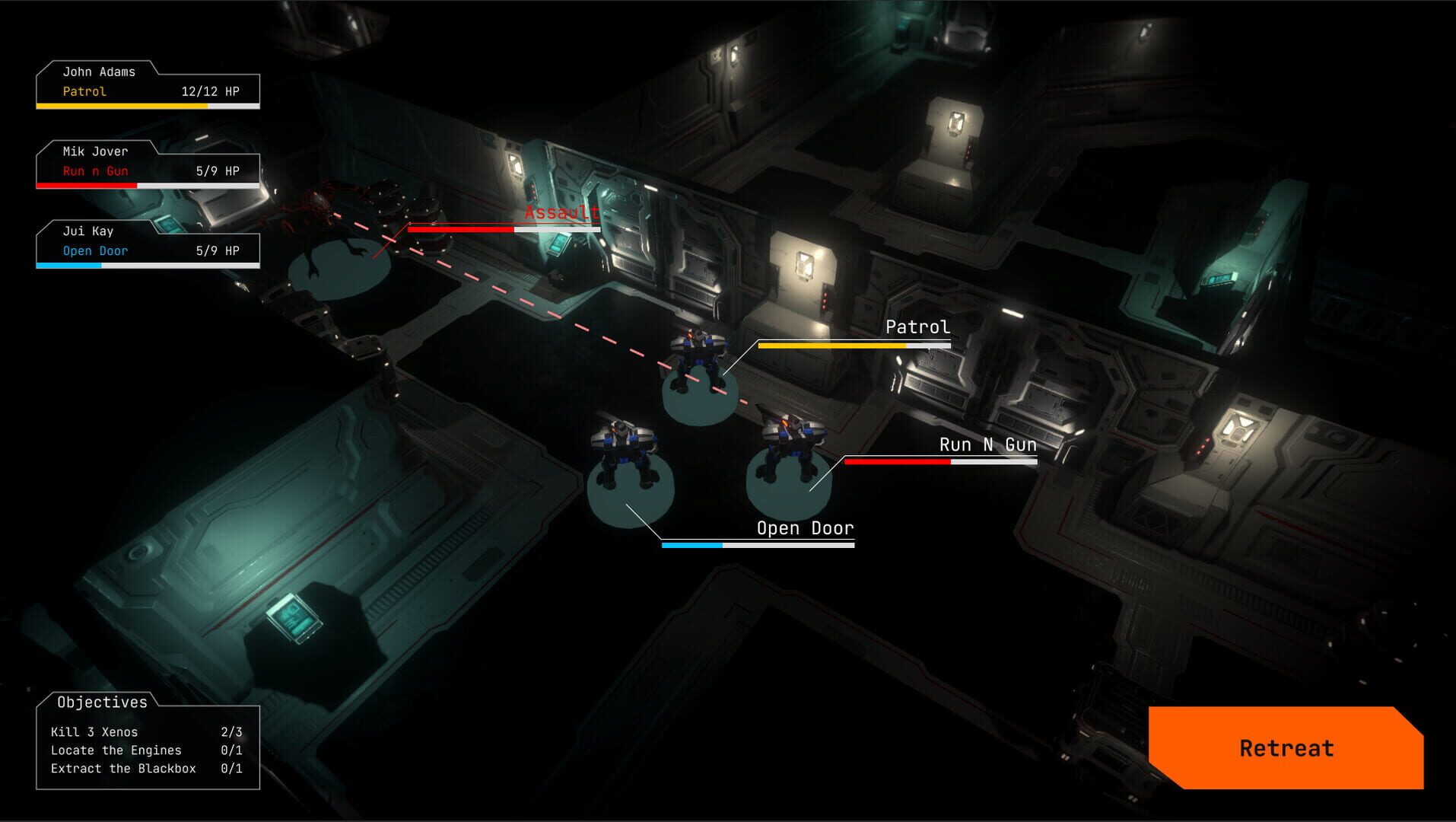Click the targeting line between alien and mech
Screen dimensions: 1456x822
coord(532,304)
